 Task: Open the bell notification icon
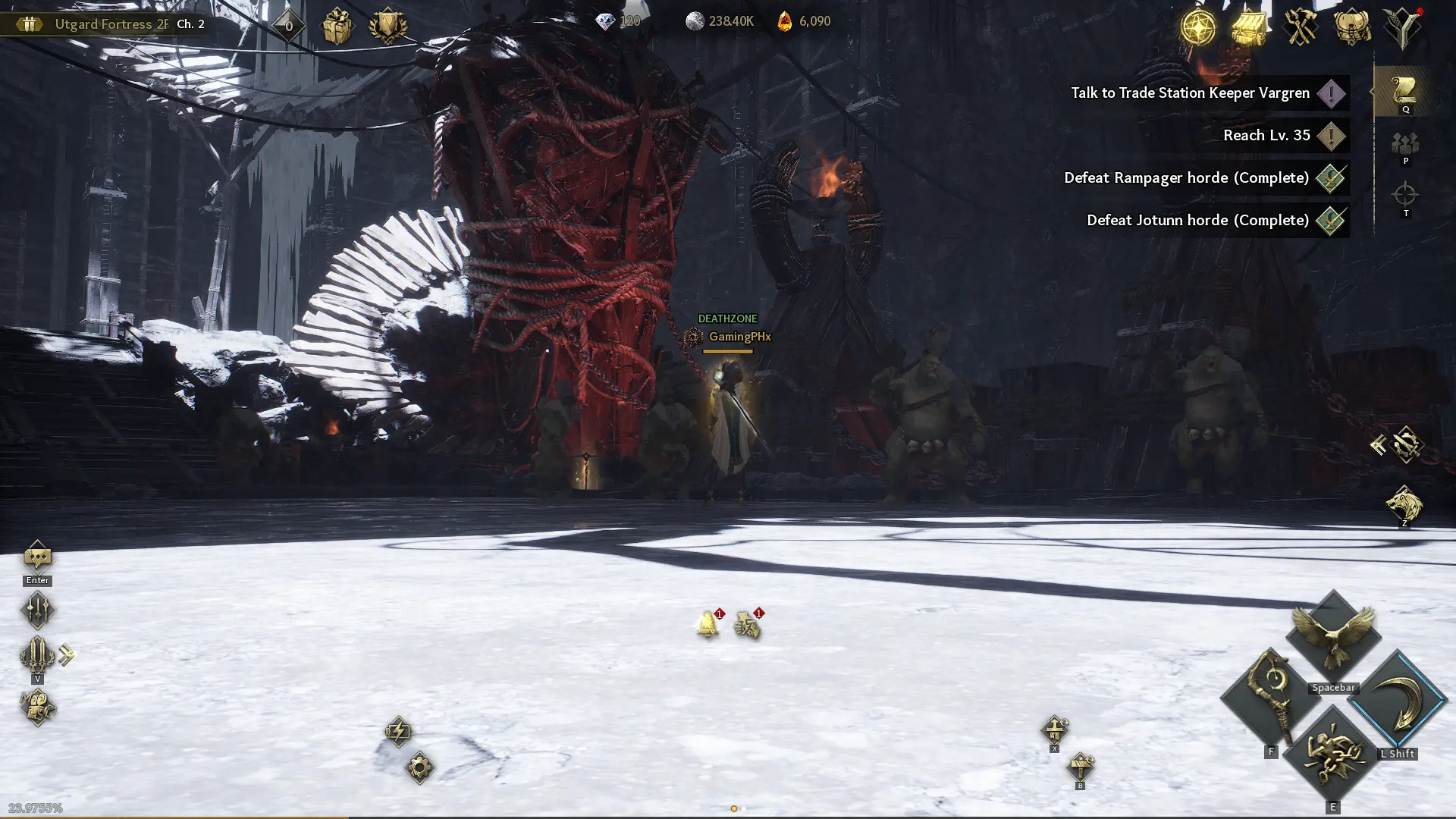[x=708, y=624]
